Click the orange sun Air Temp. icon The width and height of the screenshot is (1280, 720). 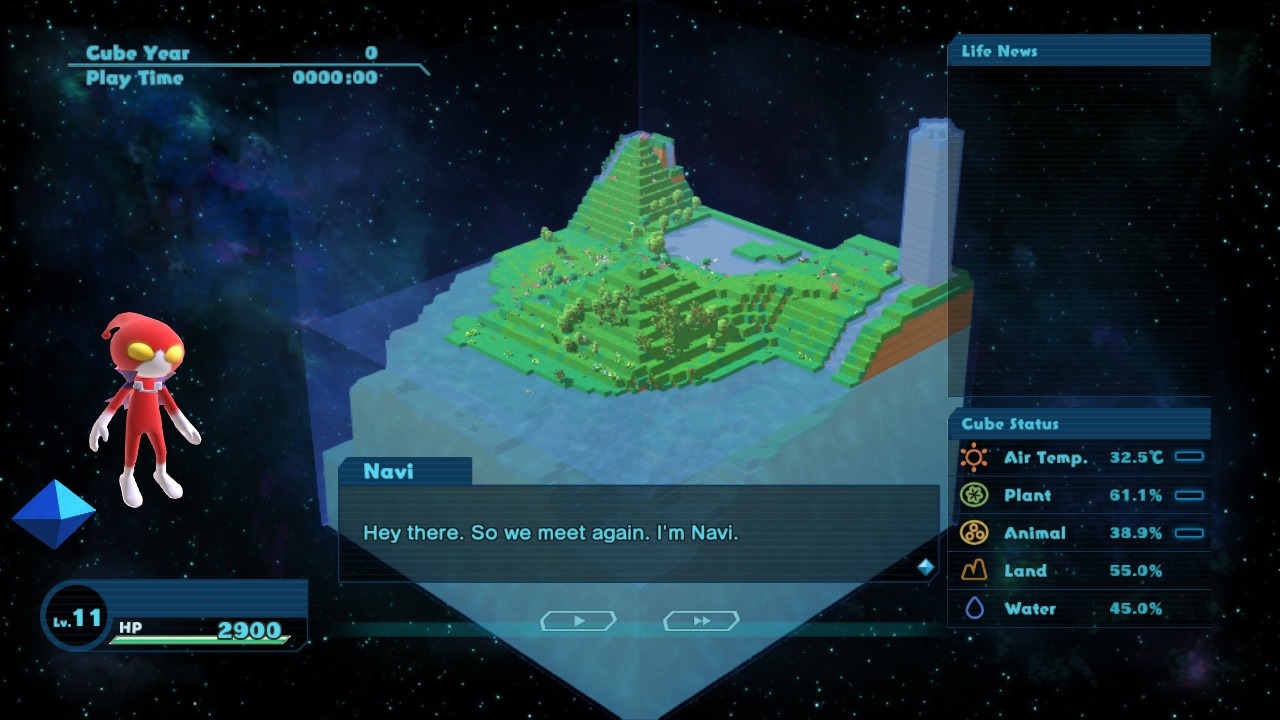tap(973, 457)
